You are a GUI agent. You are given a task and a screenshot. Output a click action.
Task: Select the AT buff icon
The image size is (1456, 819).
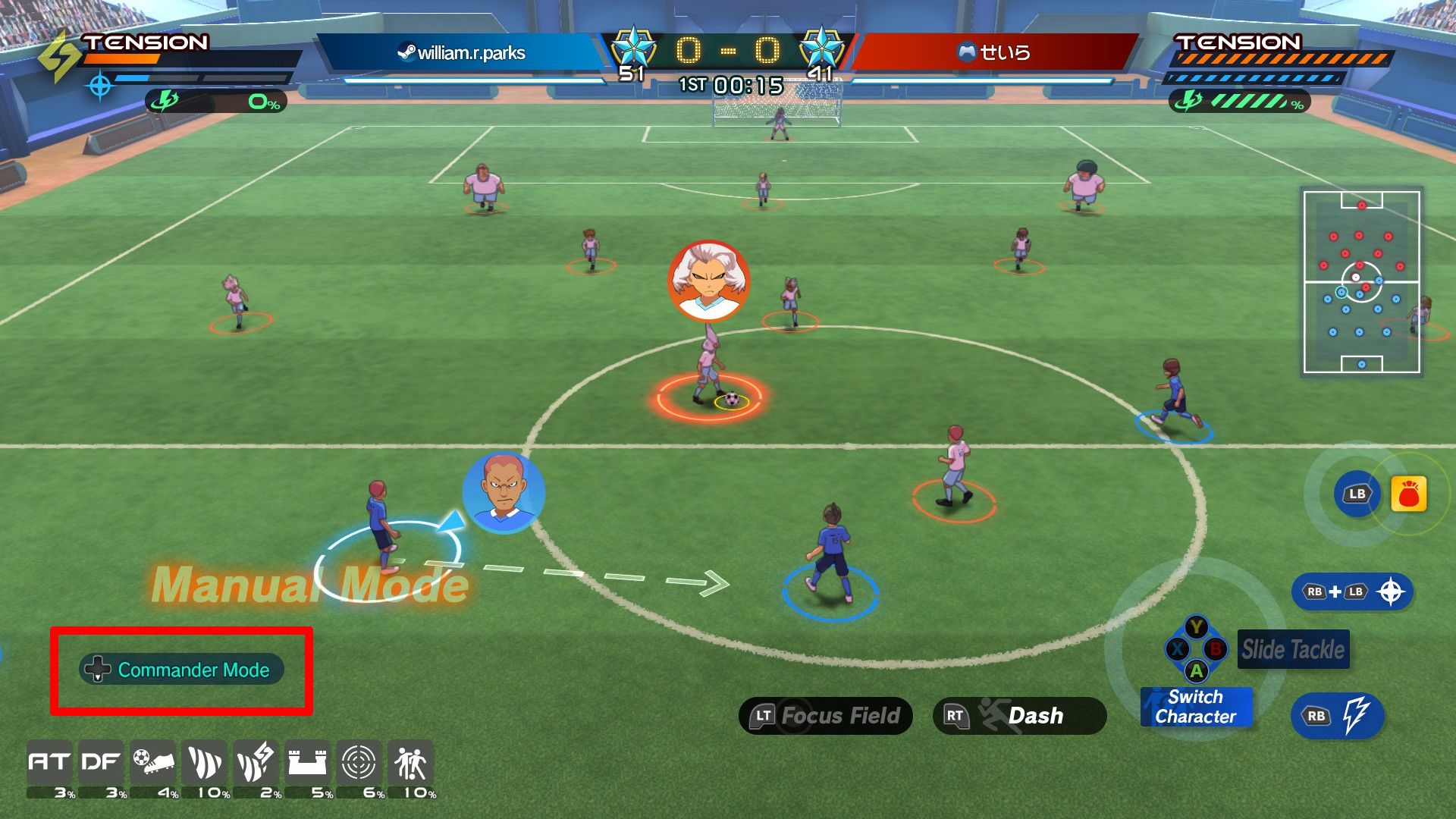(49, 762)
